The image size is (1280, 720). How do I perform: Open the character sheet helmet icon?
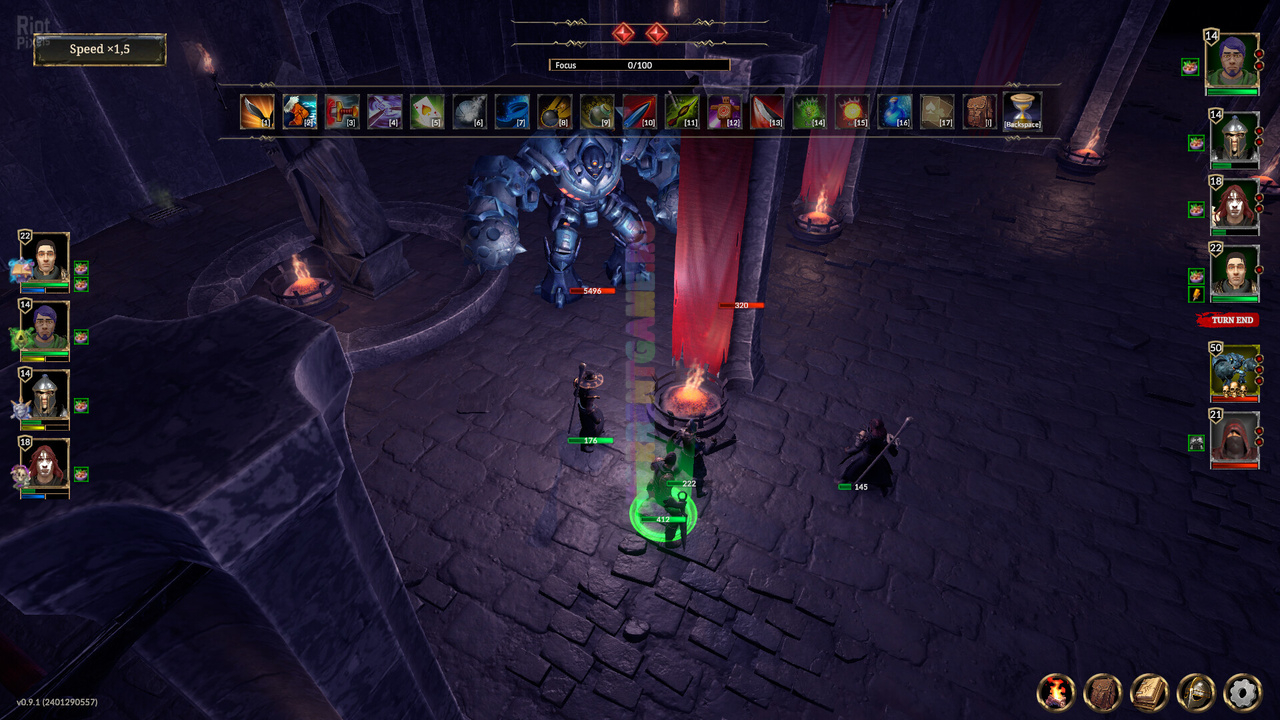point(1196,692)
